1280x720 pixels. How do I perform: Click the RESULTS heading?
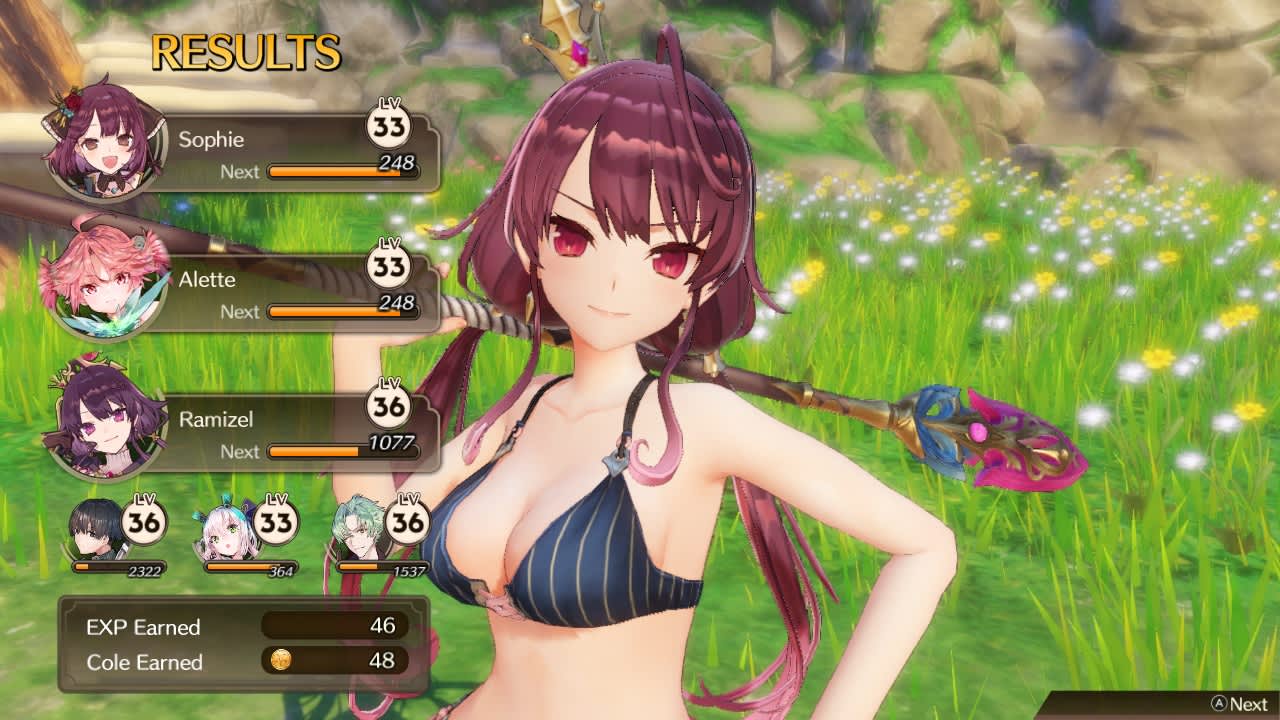click(245, 52)
